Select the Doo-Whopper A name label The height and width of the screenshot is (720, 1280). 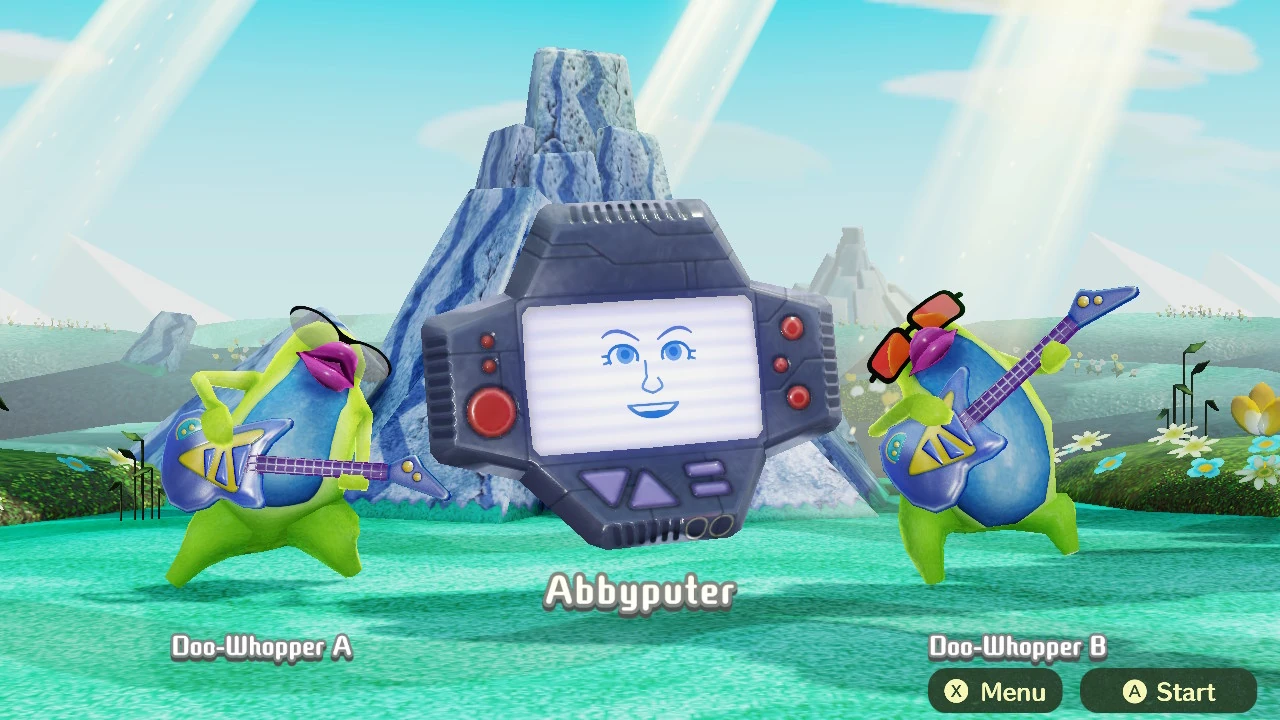point(260,648)
